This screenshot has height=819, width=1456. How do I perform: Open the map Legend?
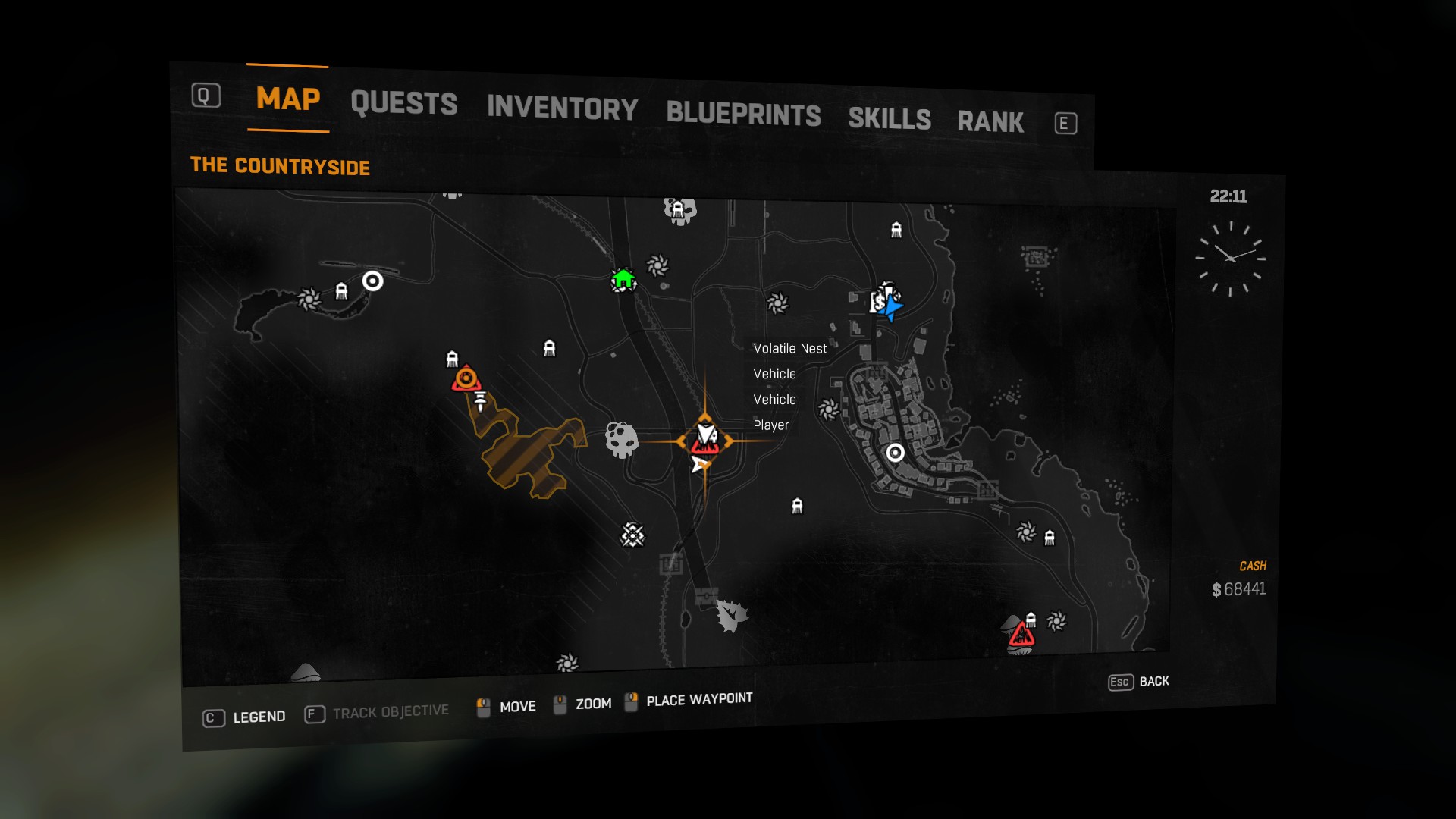(244, 717)
